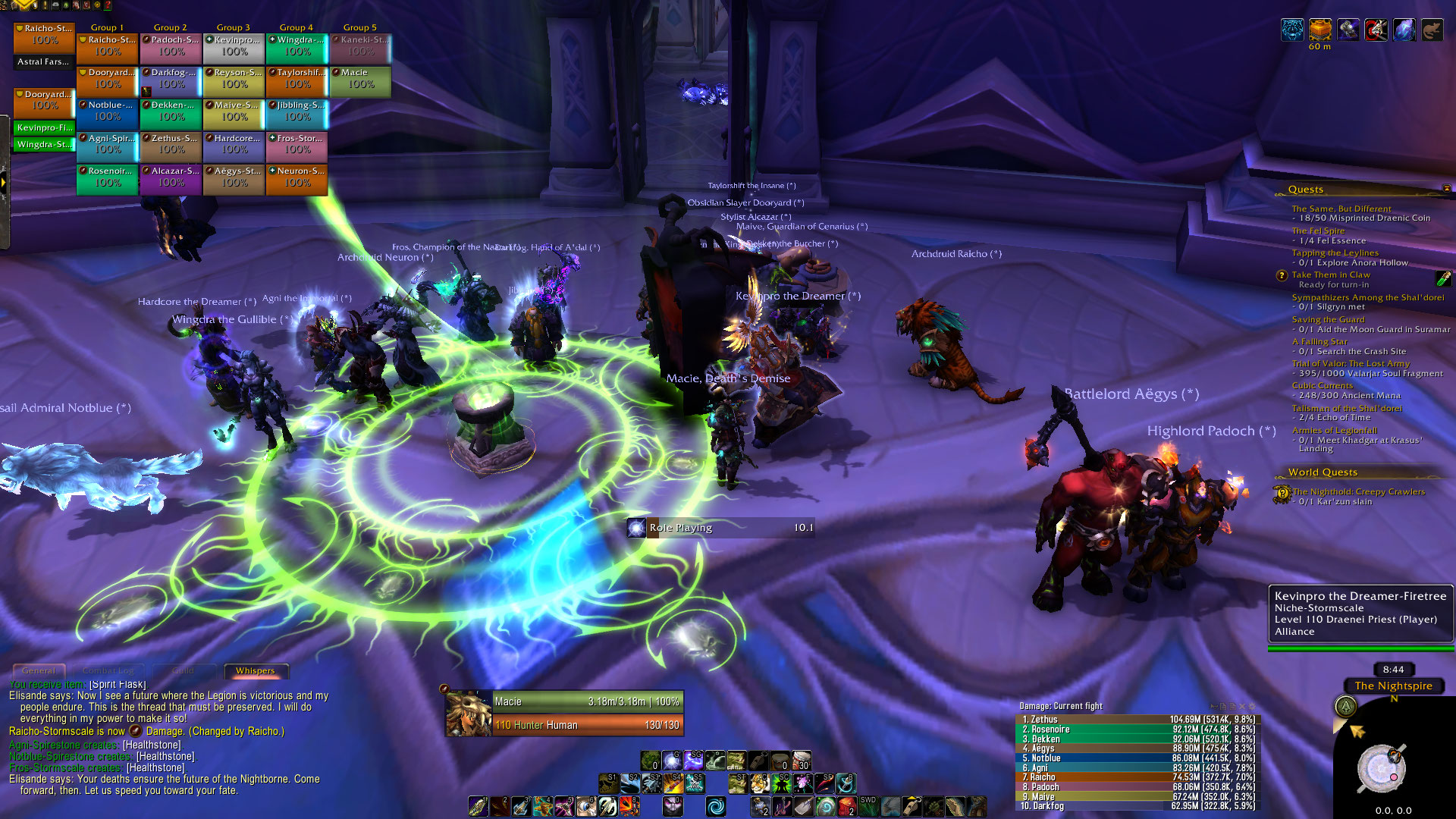Select Zethus raid frame in Group 2
This screenshot has height=819, width=1456.
click(x=171, y=144)
